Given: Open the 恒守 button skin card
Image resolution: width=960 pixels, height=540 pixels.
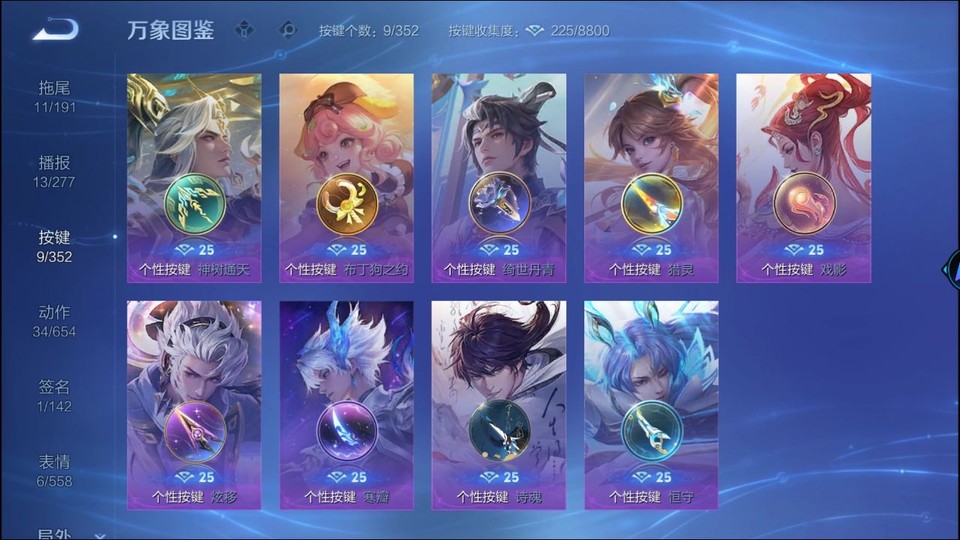Looking at the screenshot, I should [x=651, y=405].
